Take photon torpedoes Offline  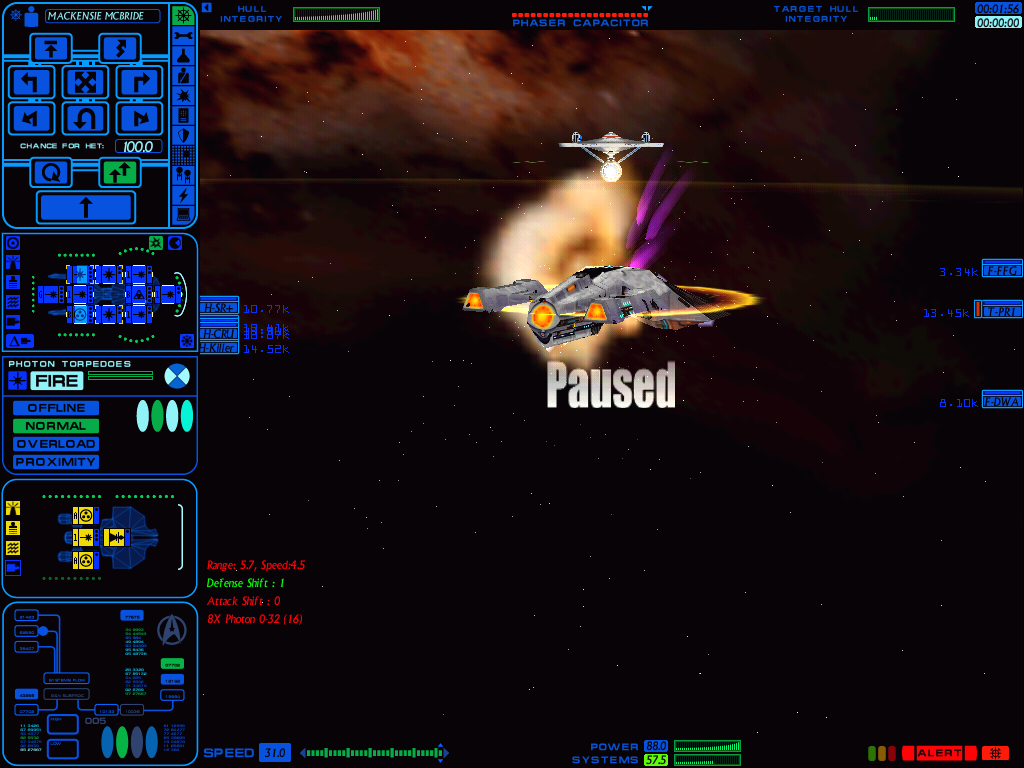pyautogui.click(x=56, y=408)
